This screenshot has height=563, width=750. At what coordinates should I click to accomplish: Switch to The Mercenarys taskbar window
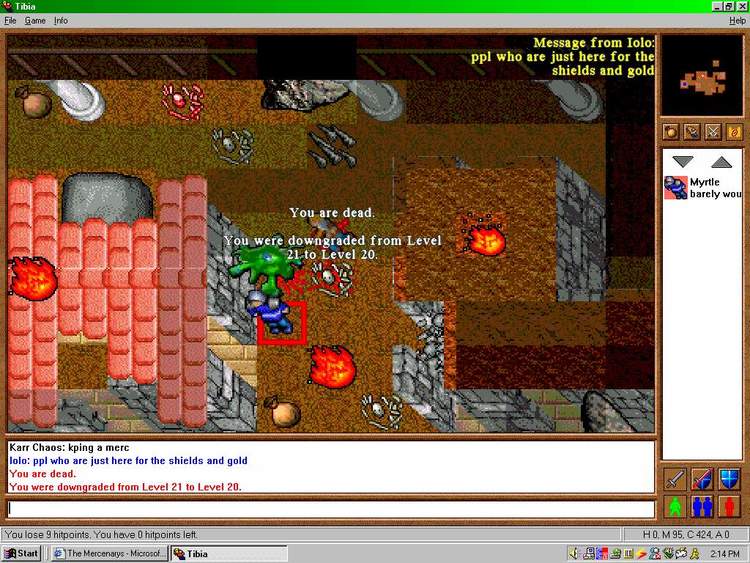click(107, 553)
